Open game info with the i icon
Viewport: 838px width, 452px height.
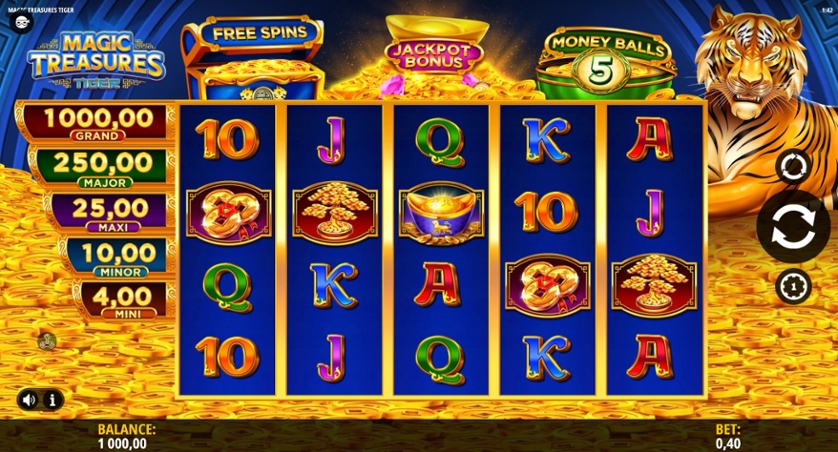[52, 400]
